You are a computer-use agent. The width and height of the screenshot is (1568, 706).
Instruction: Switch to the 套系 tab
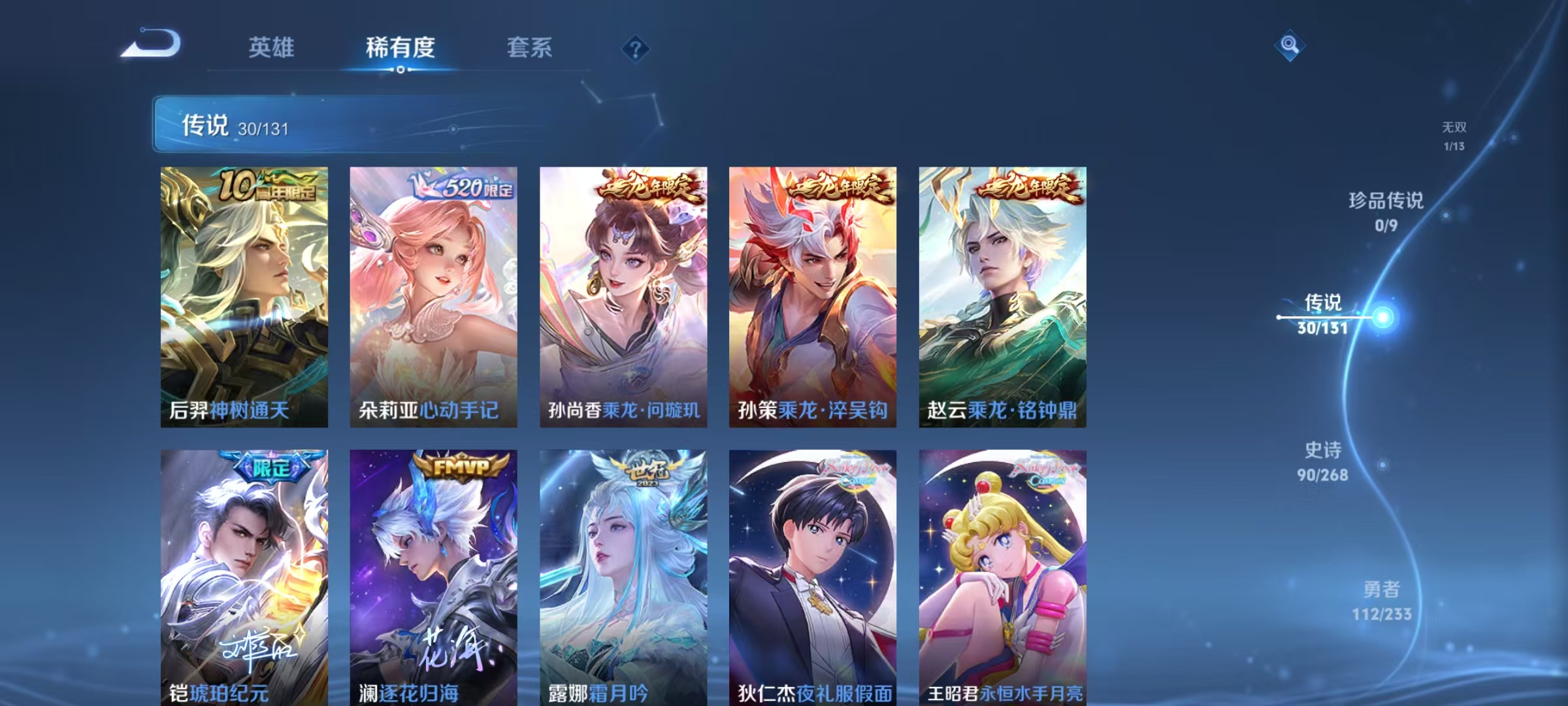(x=531, y=47)
